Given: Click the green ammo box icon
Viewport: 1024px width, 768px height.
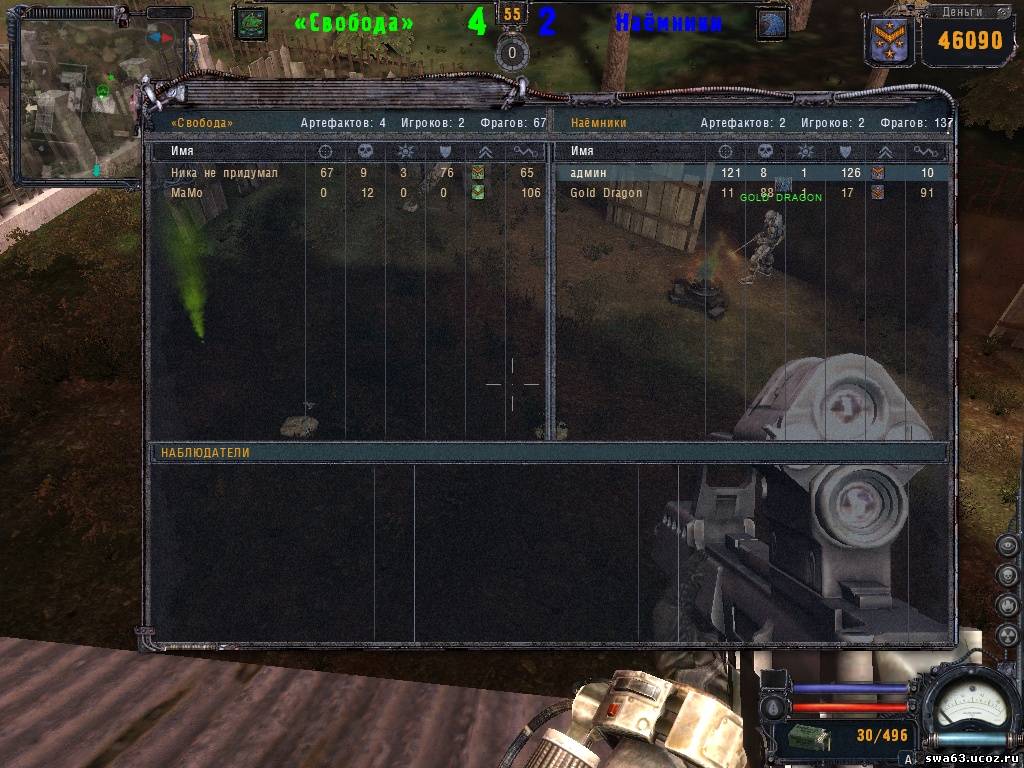Looking at the screenshot, I should tap(806, 735).
